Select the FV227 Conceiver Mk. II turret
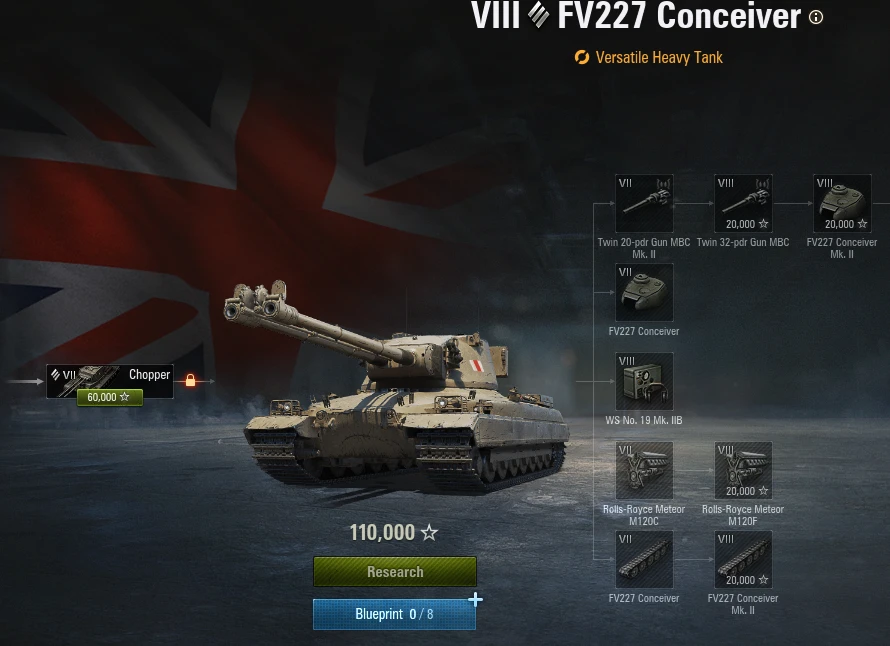 pos(842,204)
